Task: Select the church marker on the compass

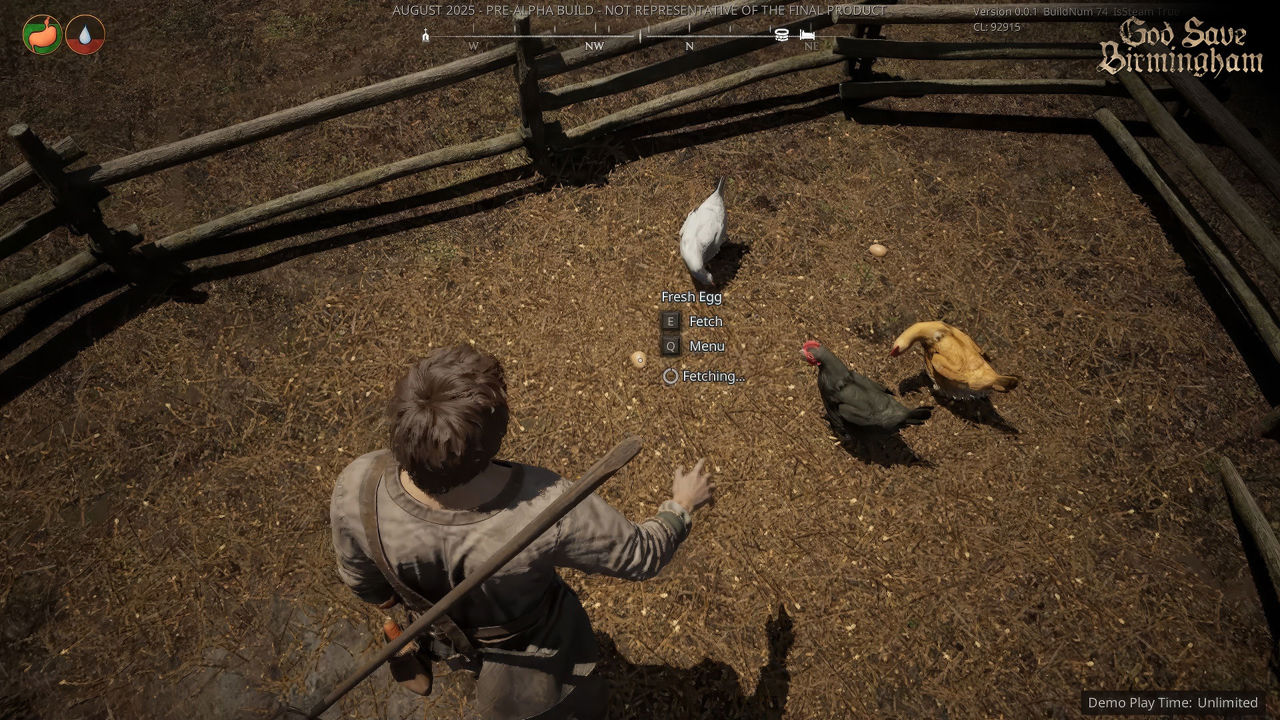Action: (x=426, y=36)
